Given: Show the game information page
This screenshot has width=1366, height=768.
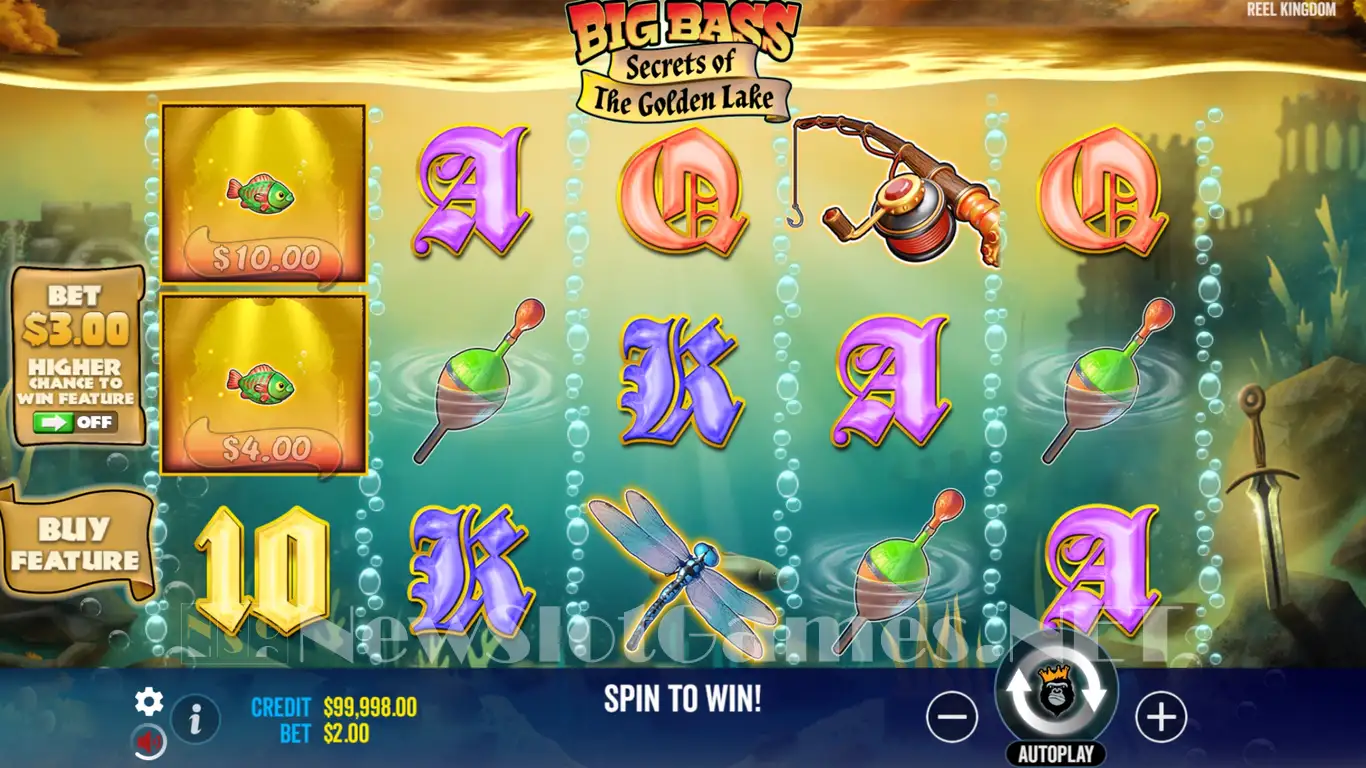Looking at the screenshot, I should click(196, 718).
